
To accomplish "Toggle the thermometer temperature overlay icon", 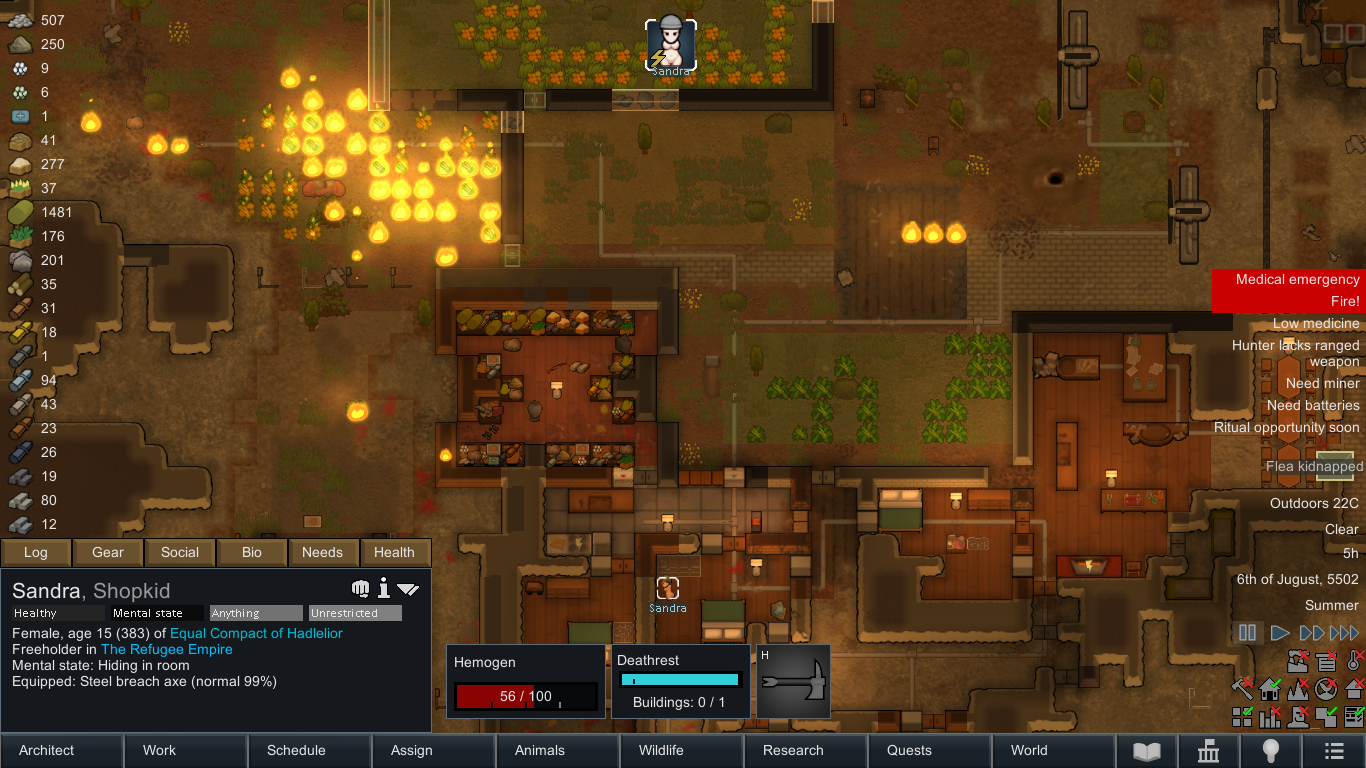I will coord(1354,660).
